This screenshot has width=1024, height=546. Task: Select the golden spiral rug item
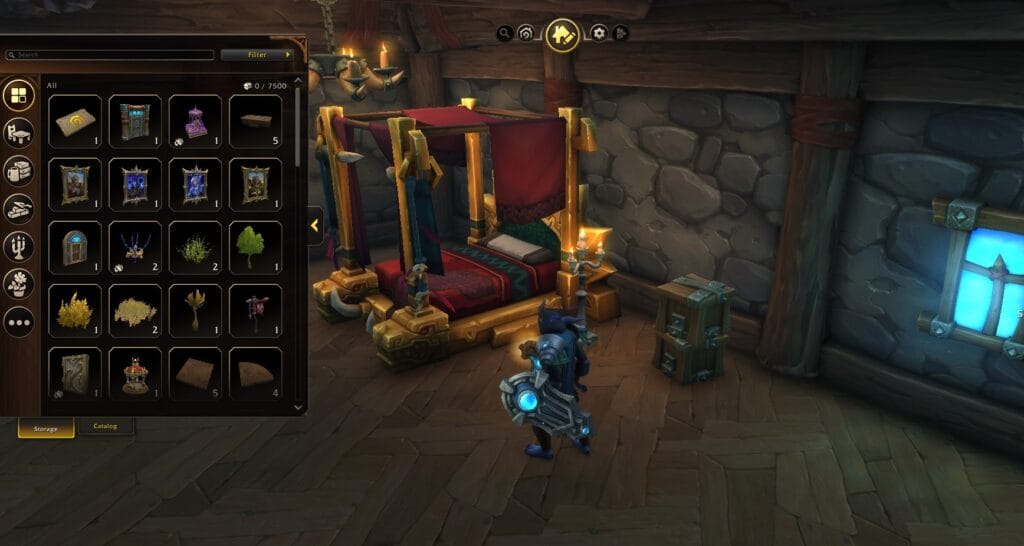click(x=75, y=121)
